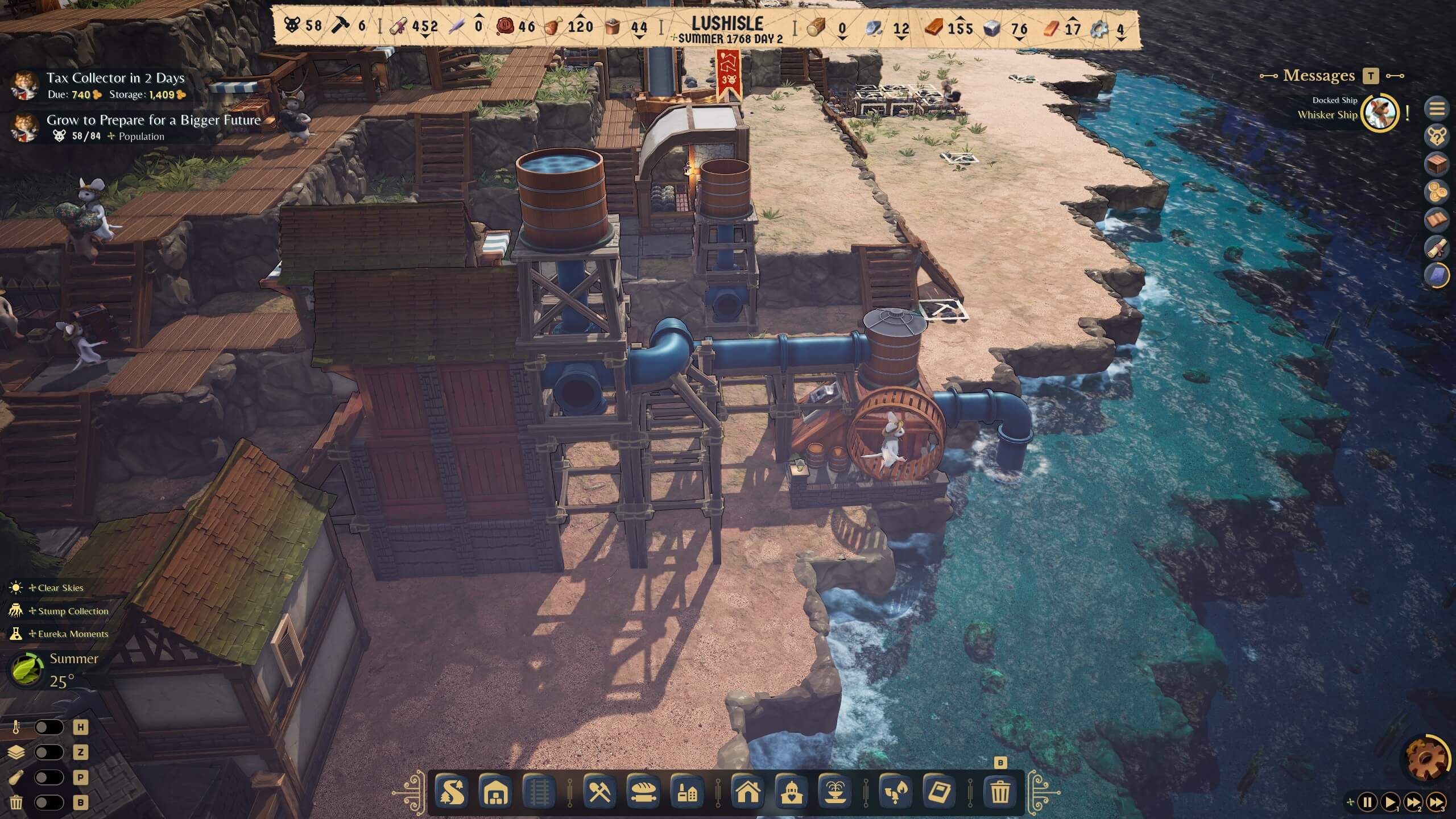1456x819 pixels.
Task: Open the Whisker Ship docked ship message
Action: pyautogui.click(x=1380, y=113)
